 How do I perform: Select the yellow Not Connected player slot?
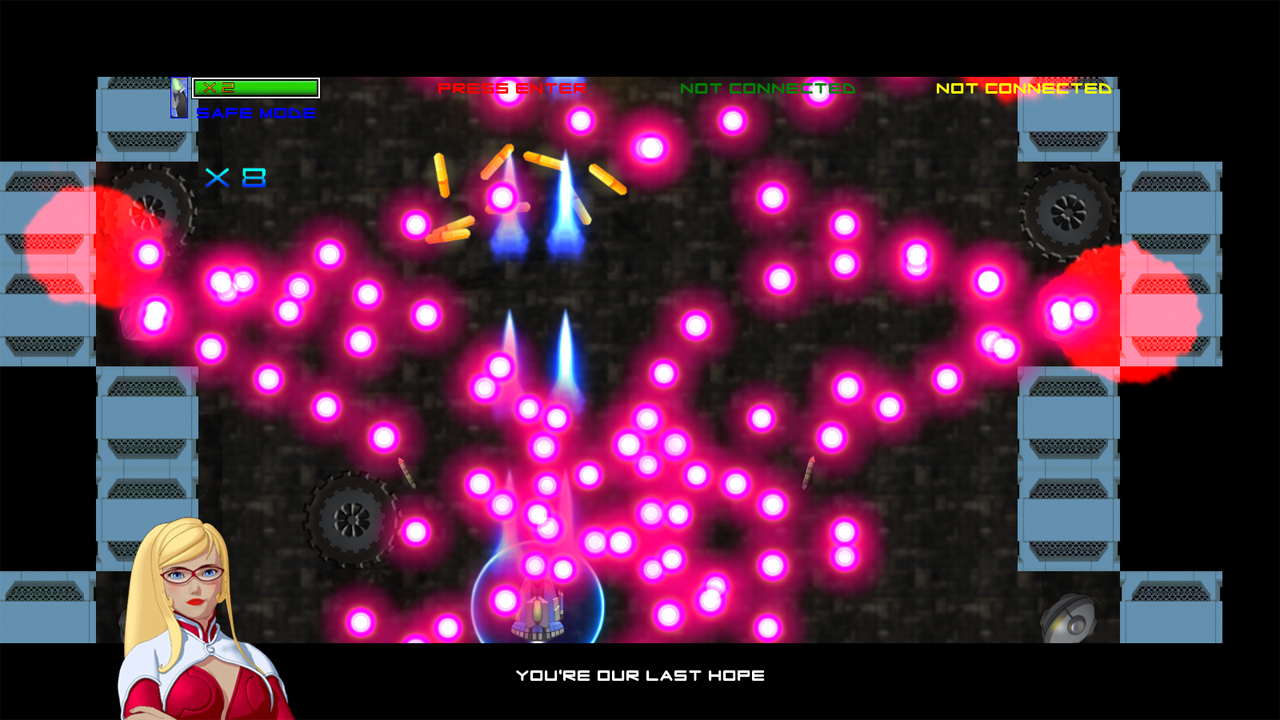point(1023,89)
